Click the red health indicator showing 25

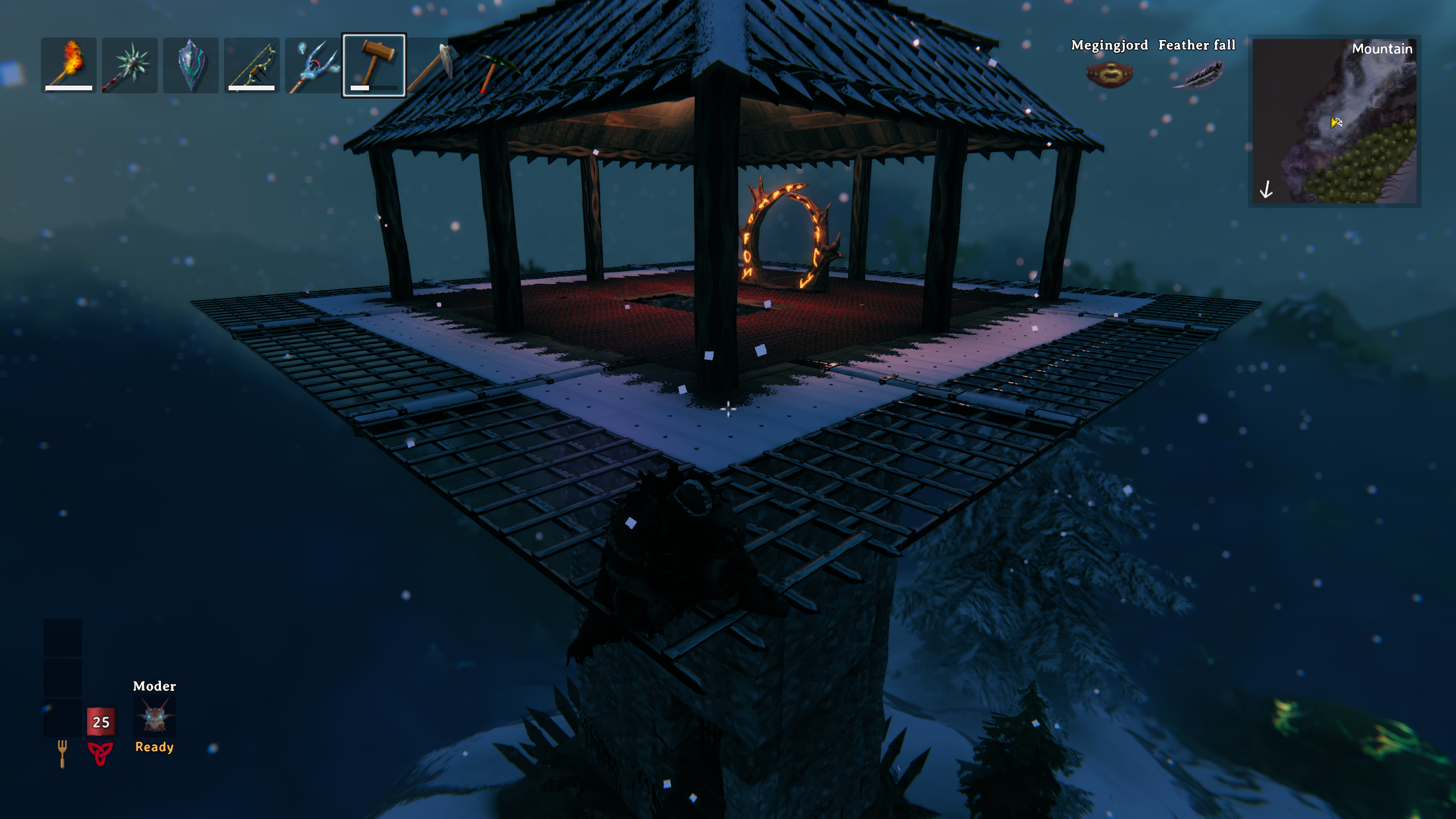[x=101, y=722]
